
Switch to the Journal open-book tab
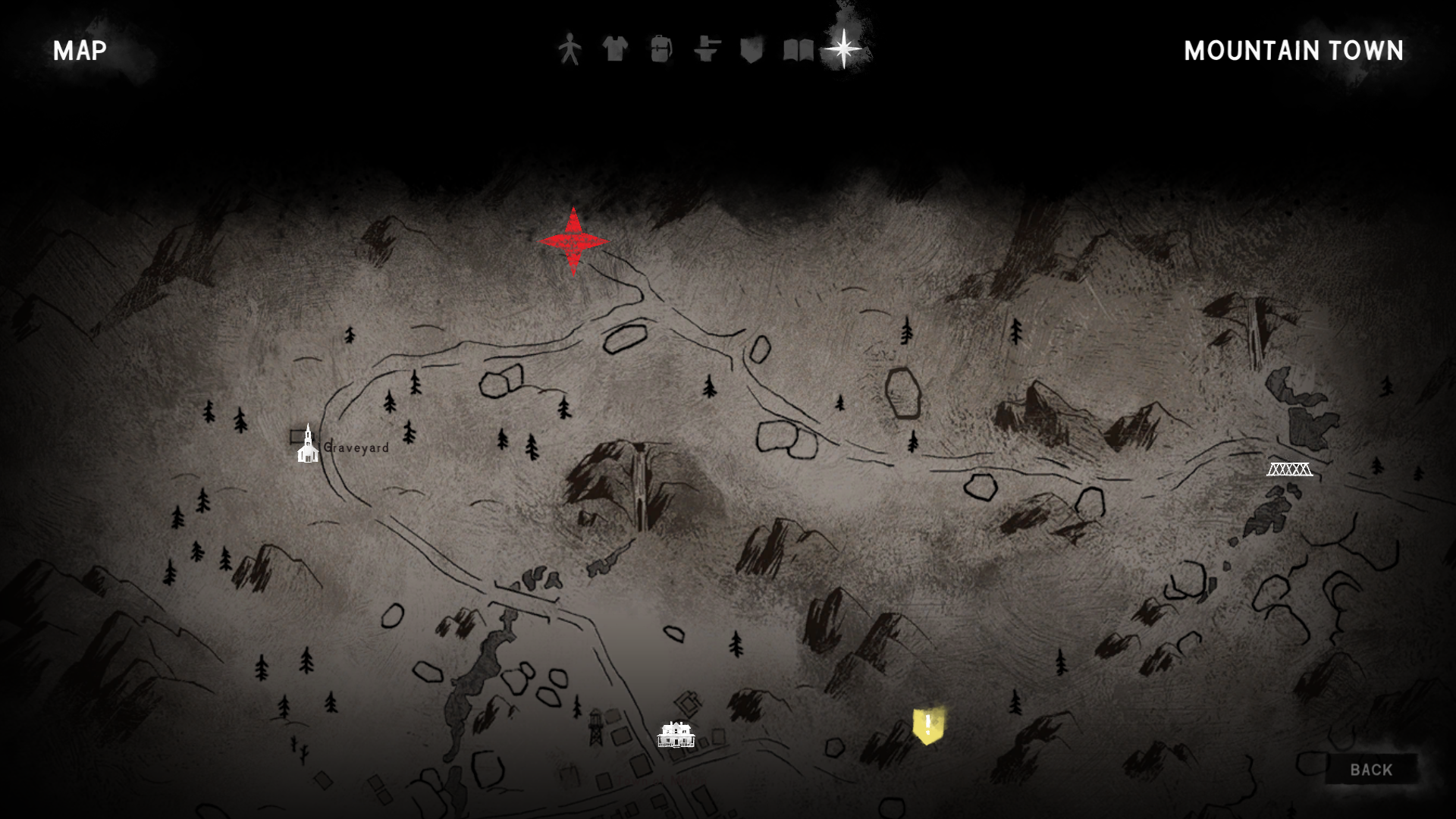[x=798, y=50]
